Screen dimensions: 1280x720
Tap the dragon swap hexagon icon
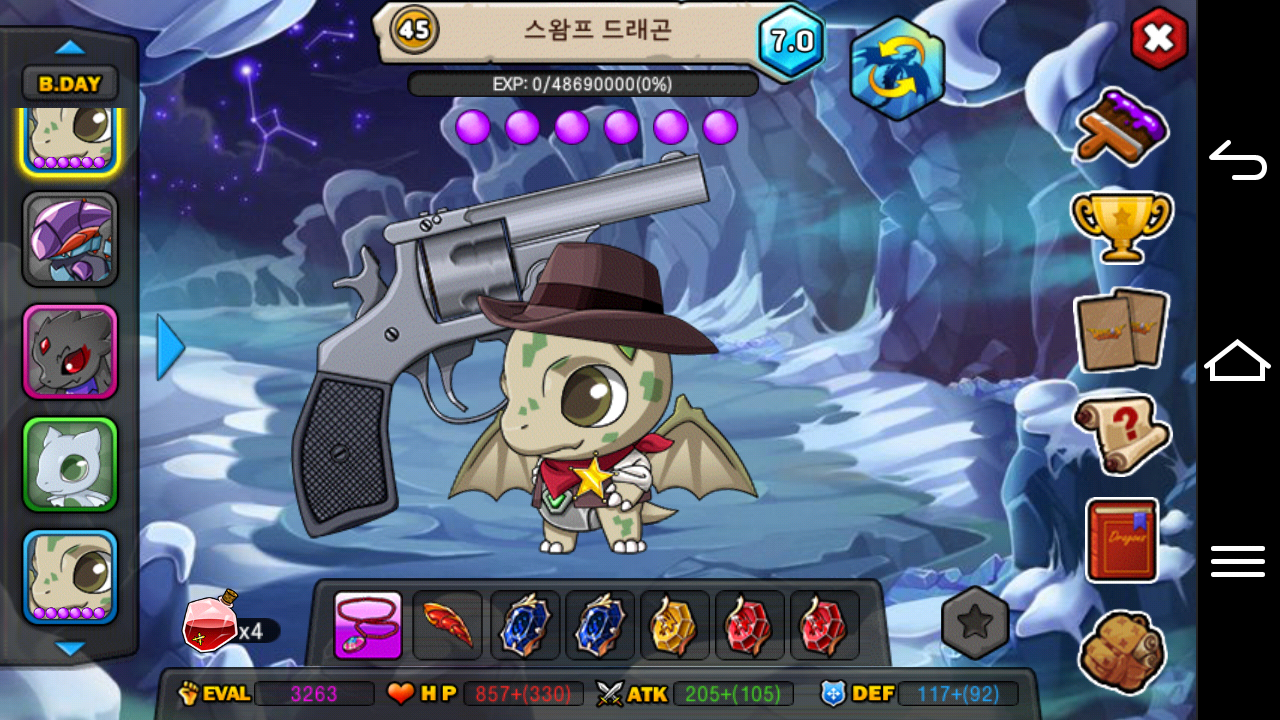coord(897,68)
